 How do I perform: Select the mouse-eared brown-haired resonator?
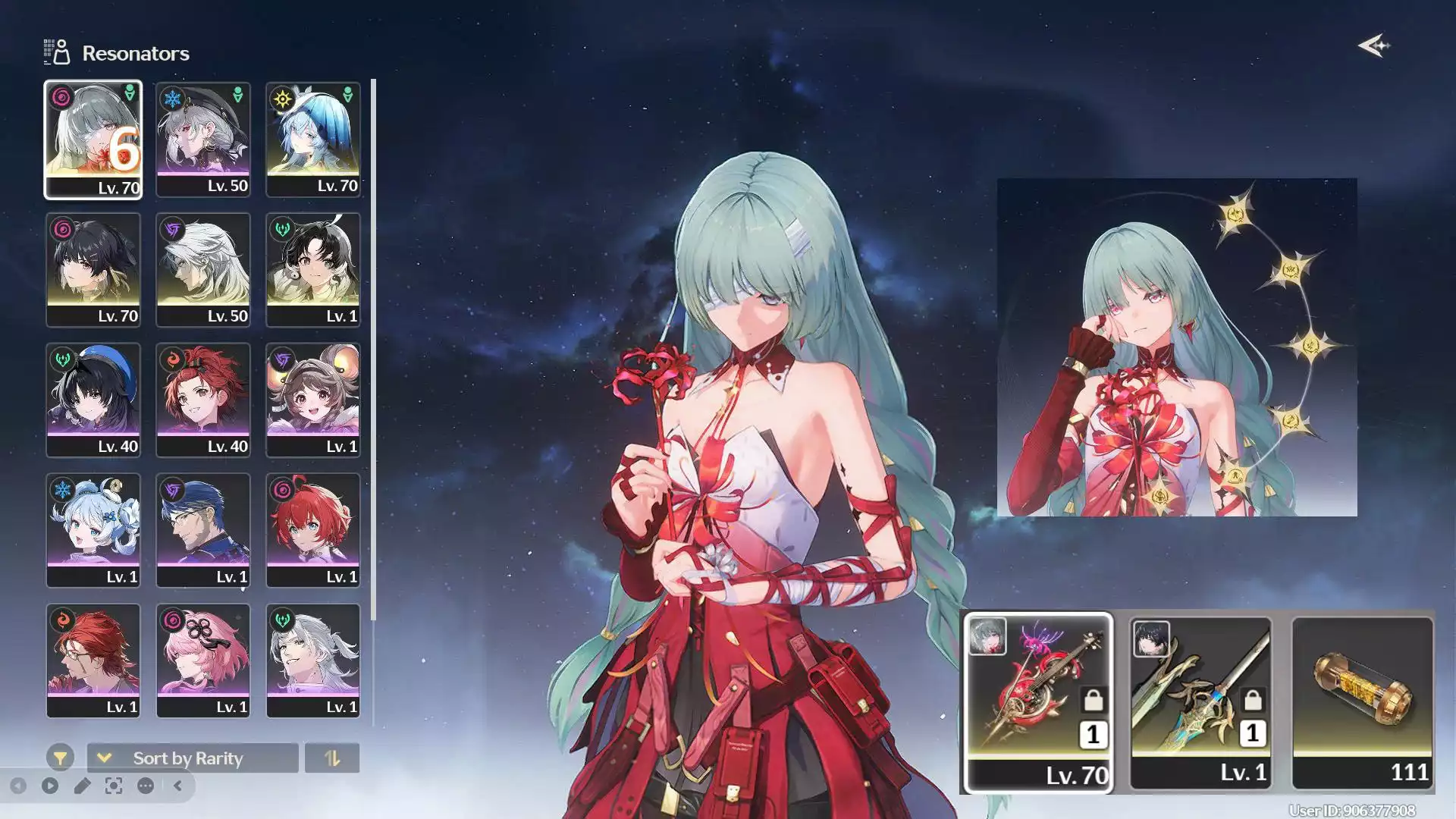(x=312, y=400)
